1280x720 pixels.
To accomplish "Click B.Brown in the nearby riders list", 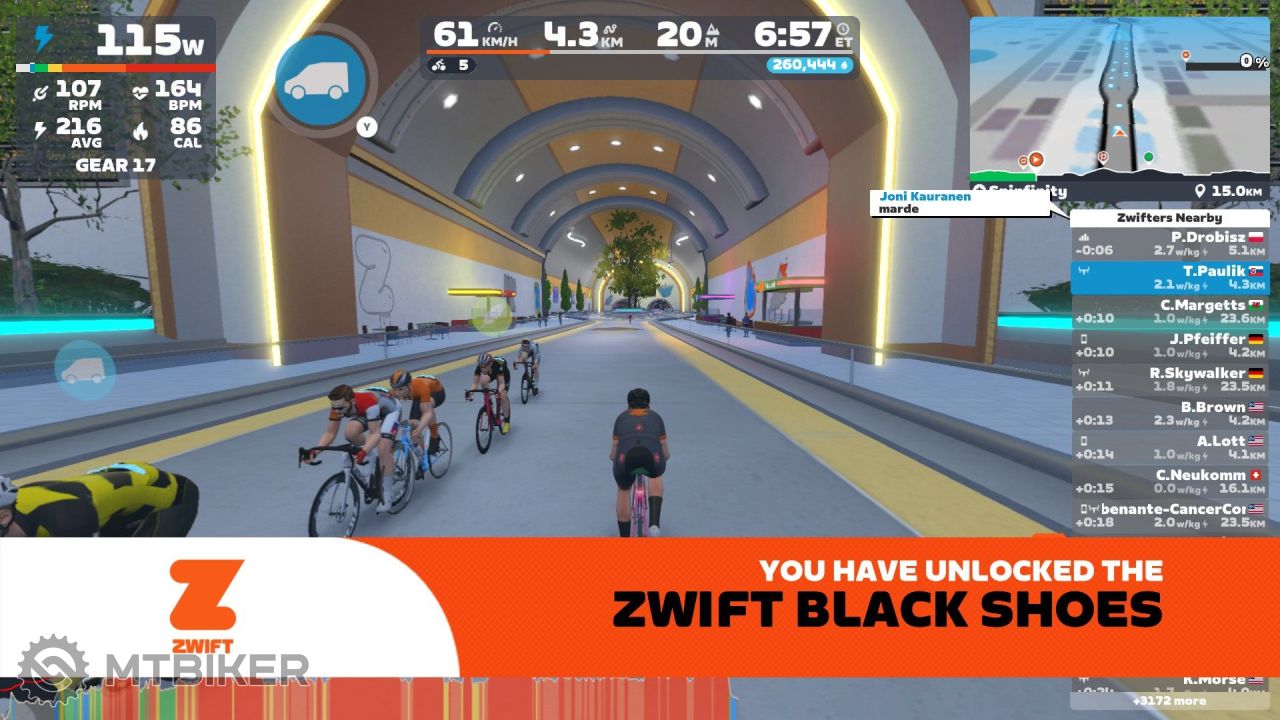I will (1169, 414).
